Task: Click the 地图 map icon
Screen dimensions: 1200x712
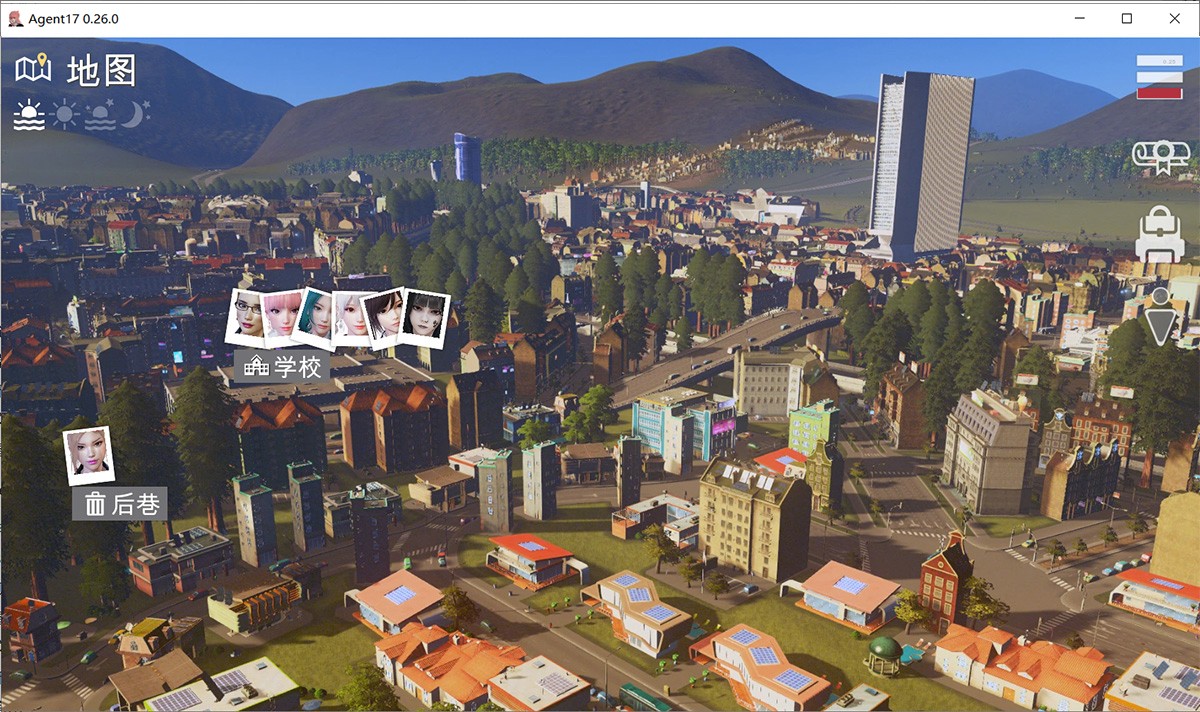Action: click(x=33, y=70)
